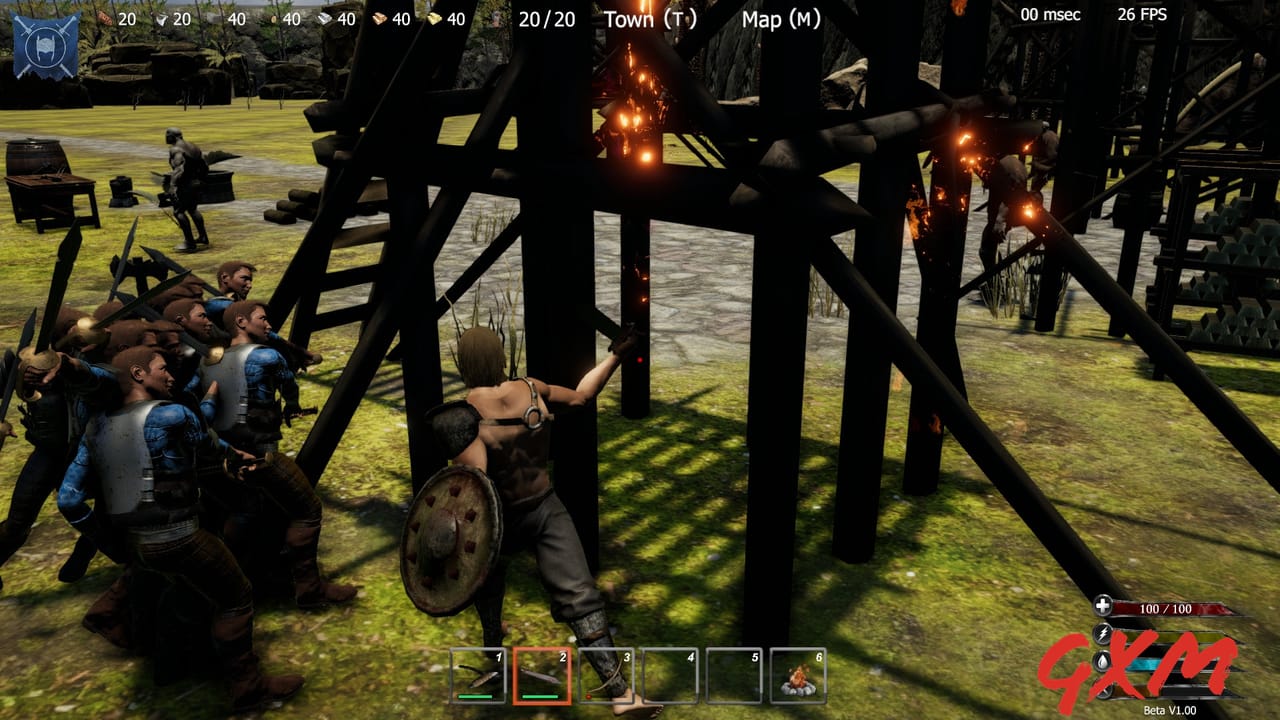Screen dimensions: 1280x720
Task: Click the 100/100 health bar
Action: [1165, 607]
